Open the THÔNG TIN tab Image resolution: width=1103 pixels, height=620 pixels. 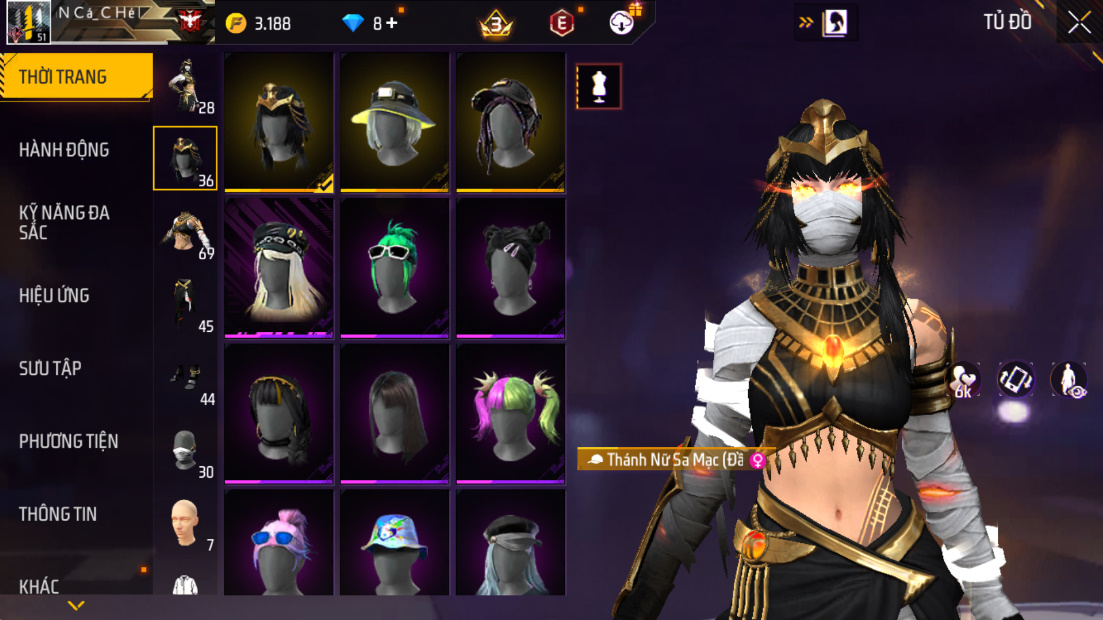pos(56,514)
